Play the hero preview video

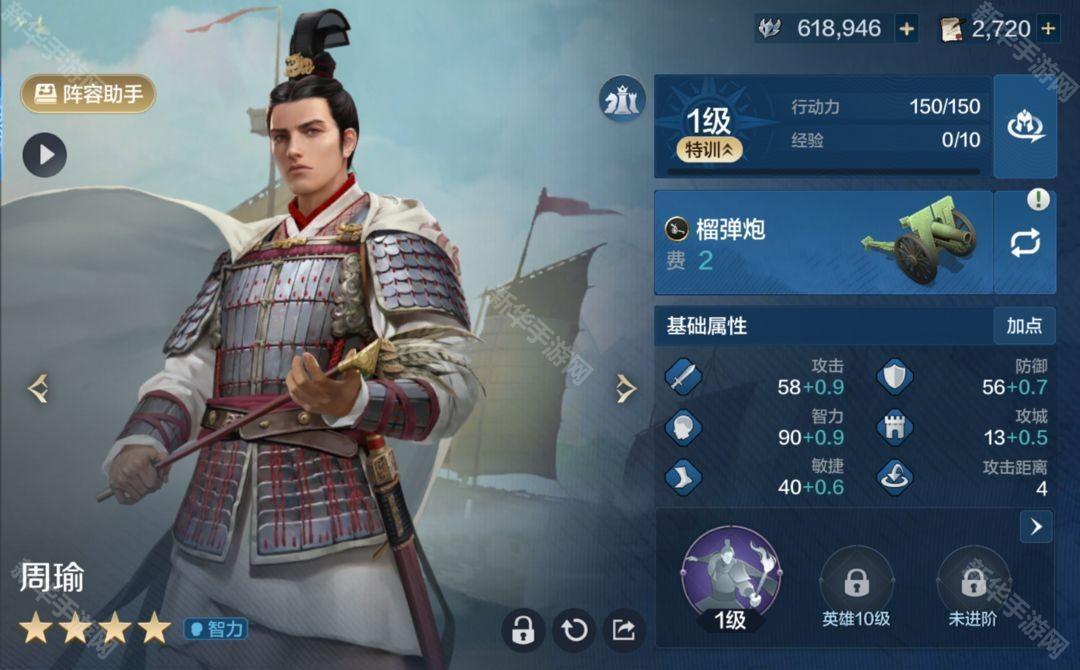[45, 155]
